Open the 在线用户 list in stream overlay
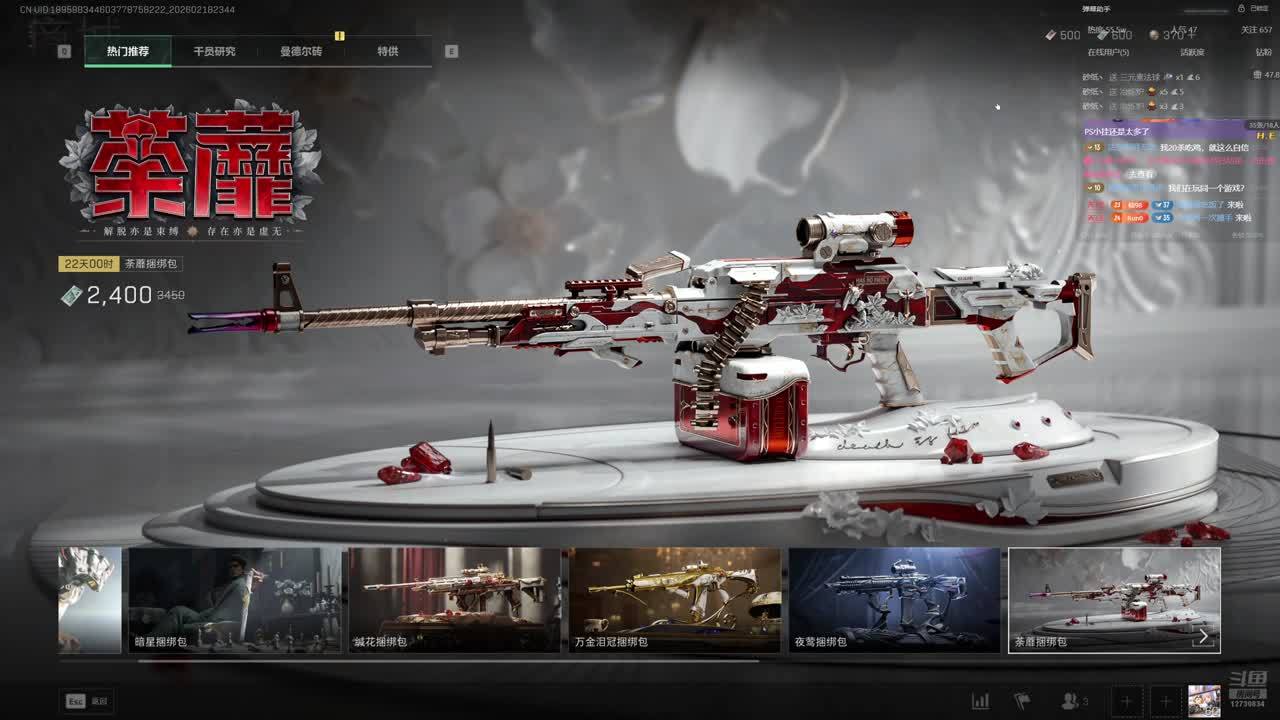The width and height of the screenshot is (1280, 720). point(1108,52)
